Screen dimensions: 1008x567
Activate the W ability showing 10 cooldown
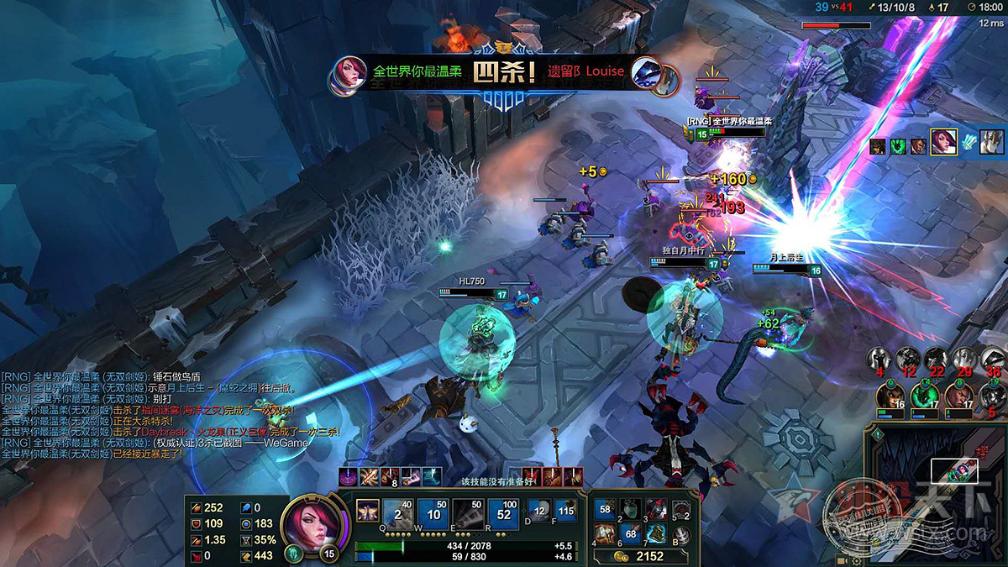pos(434,515)
